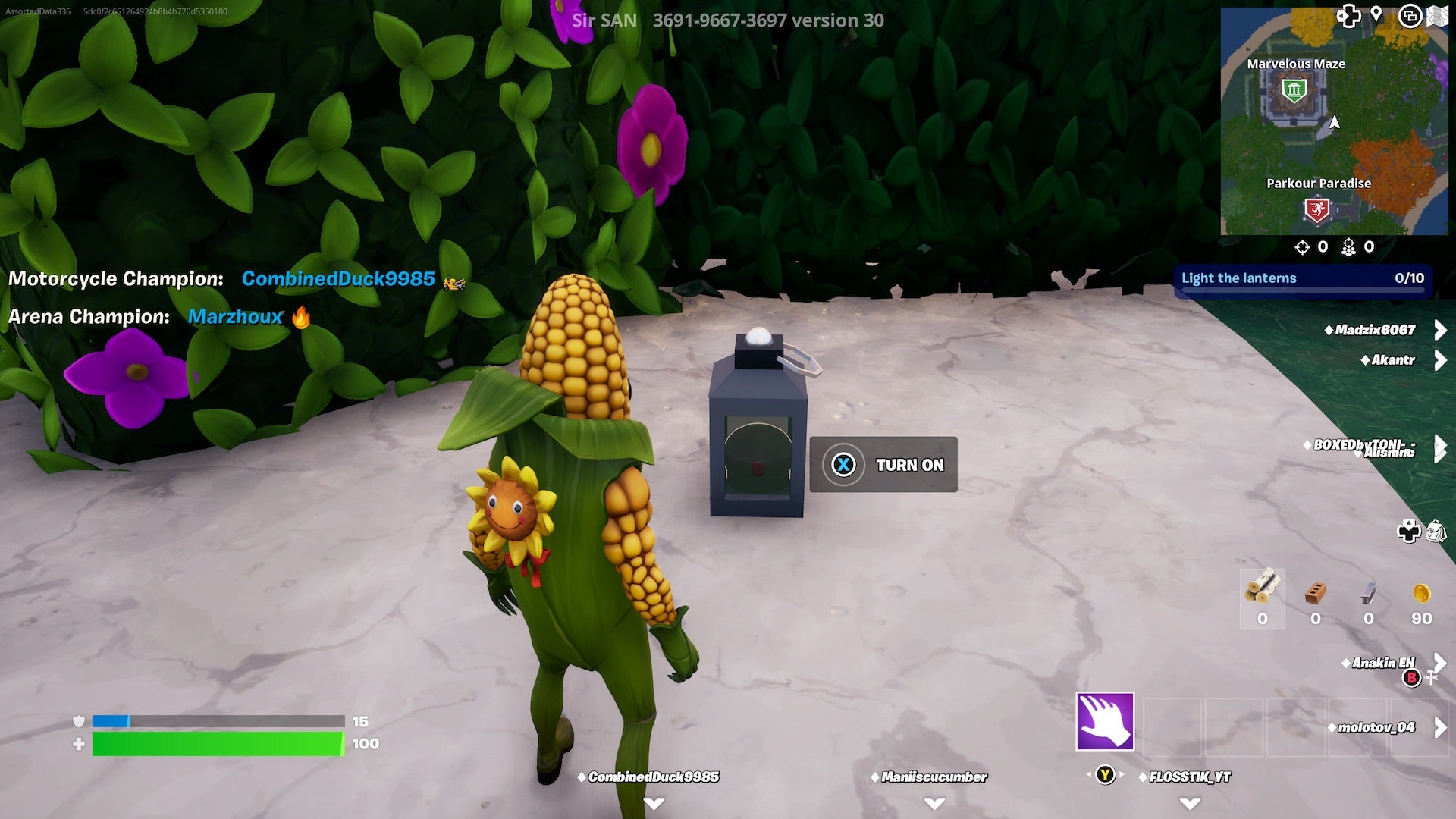Open the Light the lanterns quest banner
Screen dimensions: 1456x819
[x=1304, y=278]
